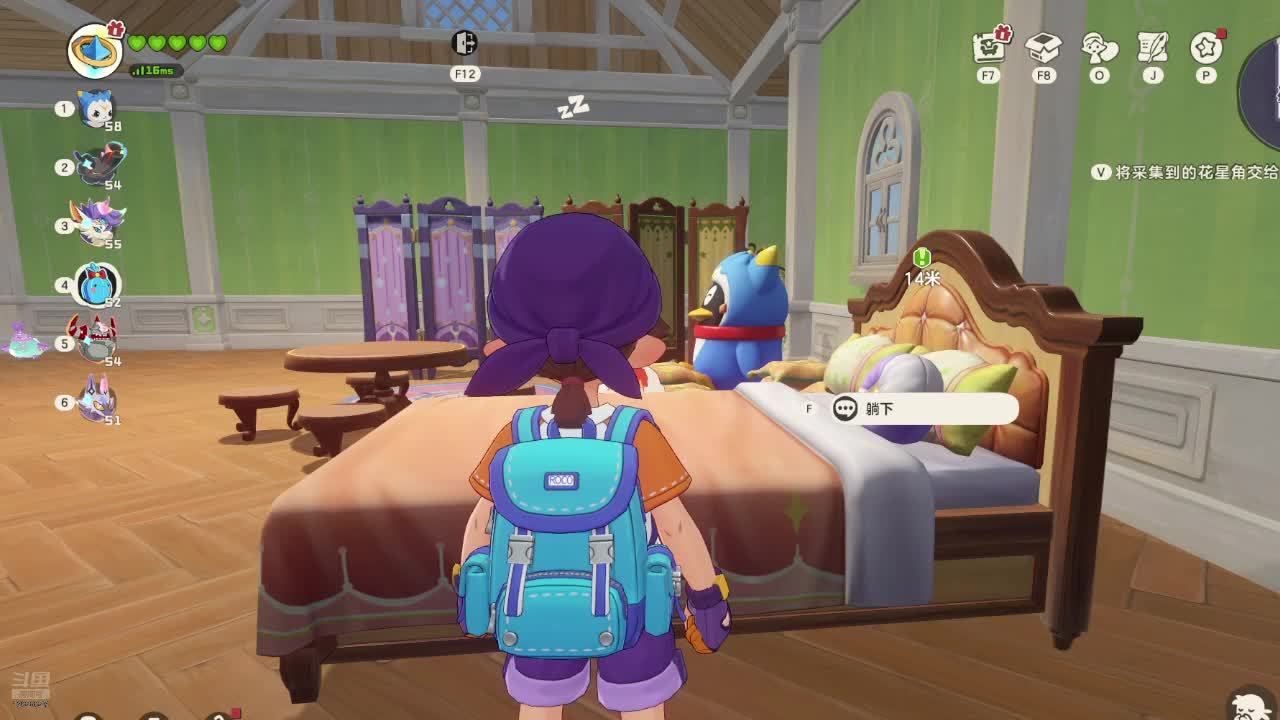Open the star badge icon

point(1207,46)
